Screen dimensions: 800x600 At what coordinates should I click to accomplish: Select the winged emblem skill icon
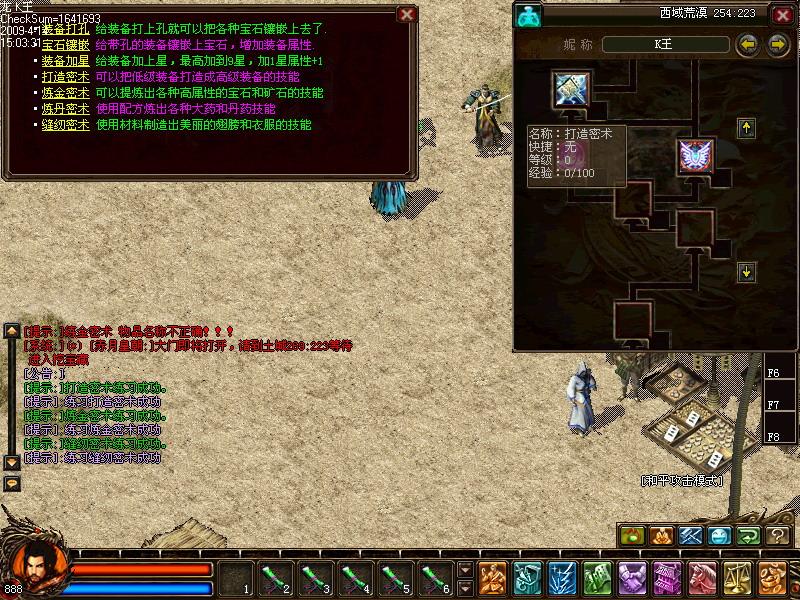click(695, 155)
